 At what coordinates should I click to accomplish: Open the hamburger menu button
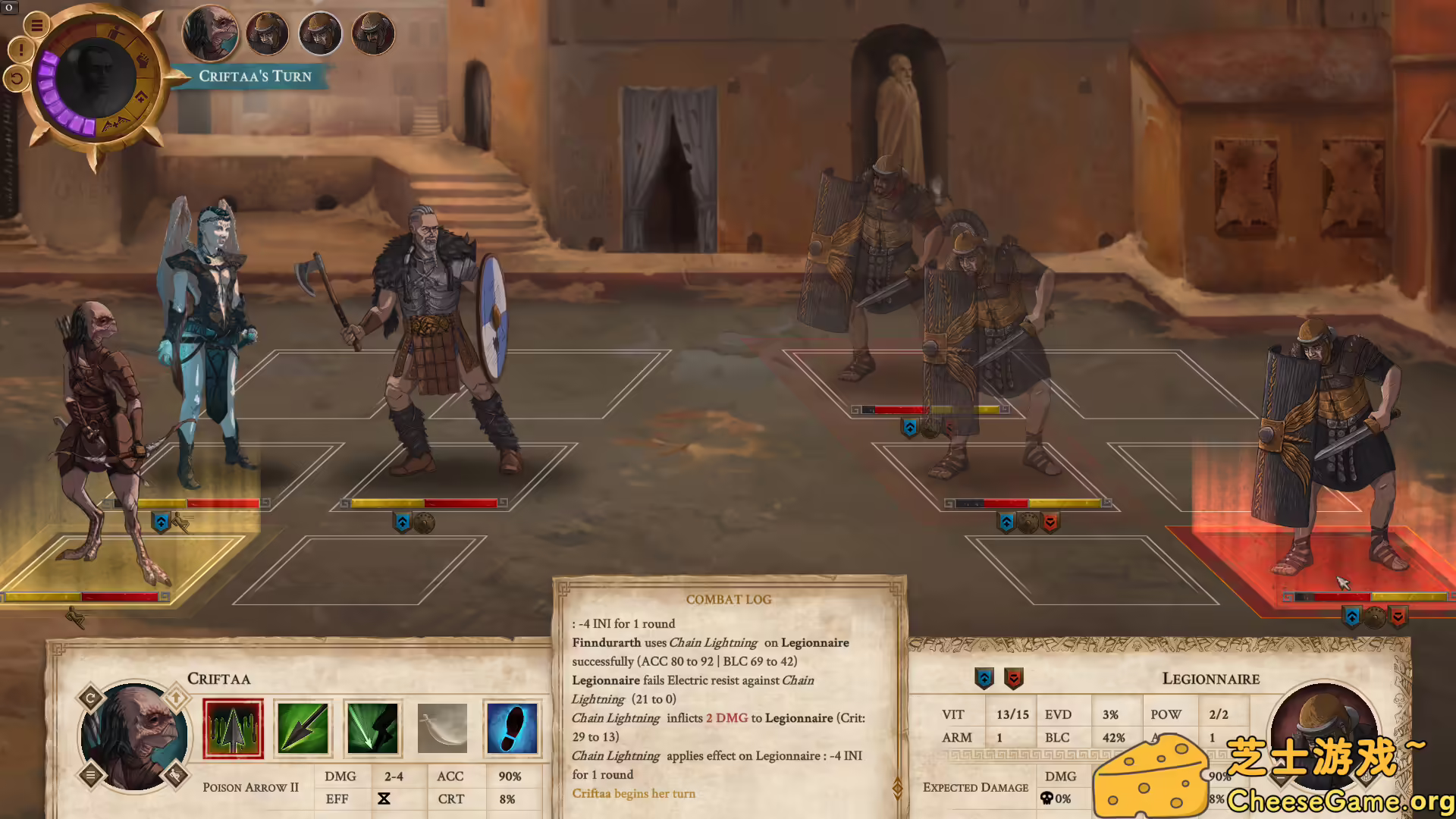coord(36,25)
